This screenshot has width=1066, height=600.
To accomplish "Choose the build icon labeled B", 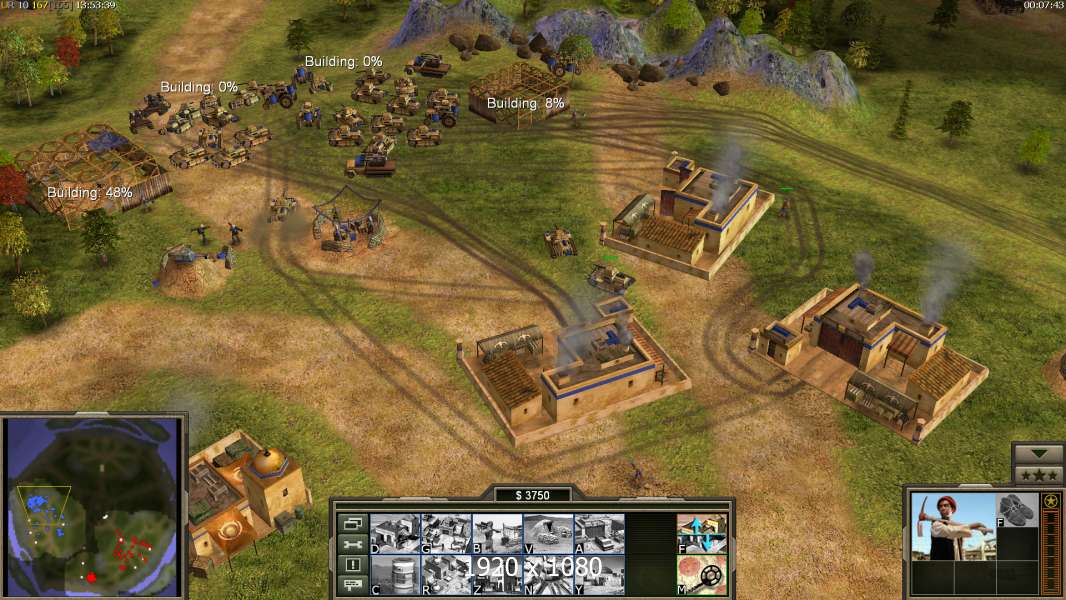I will click(x=497, y=533).
